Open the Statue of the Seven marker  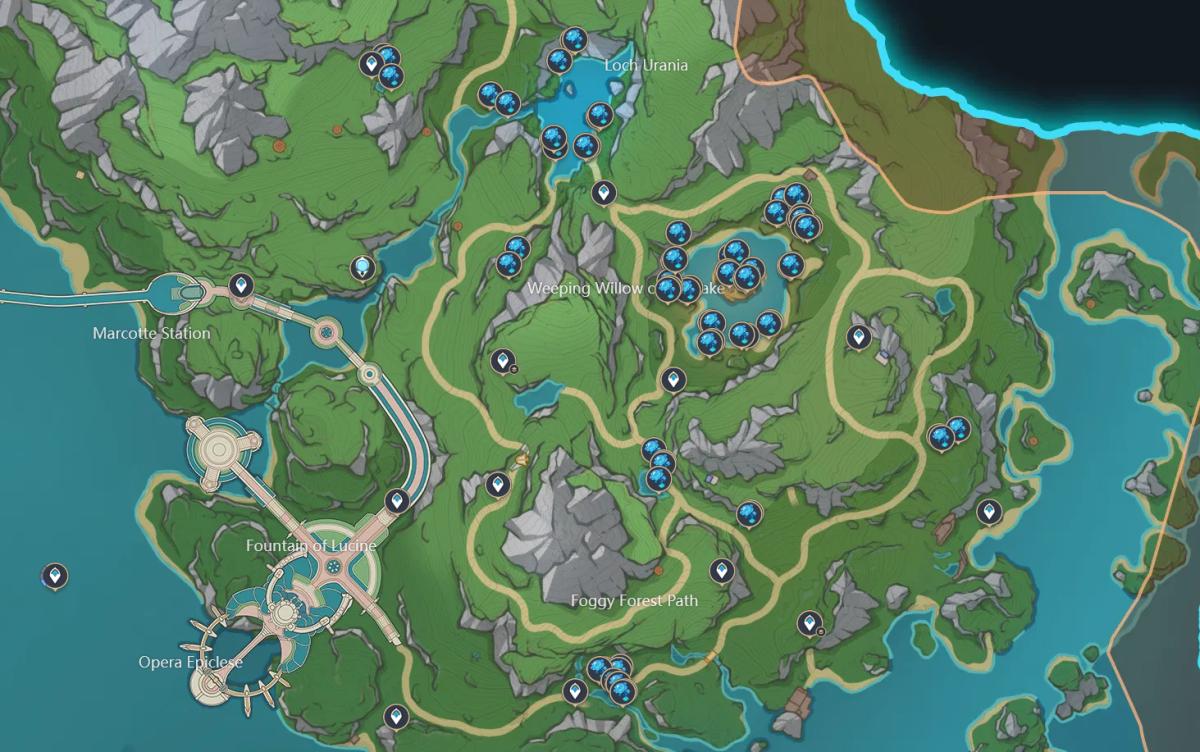(x=363, y=267)
